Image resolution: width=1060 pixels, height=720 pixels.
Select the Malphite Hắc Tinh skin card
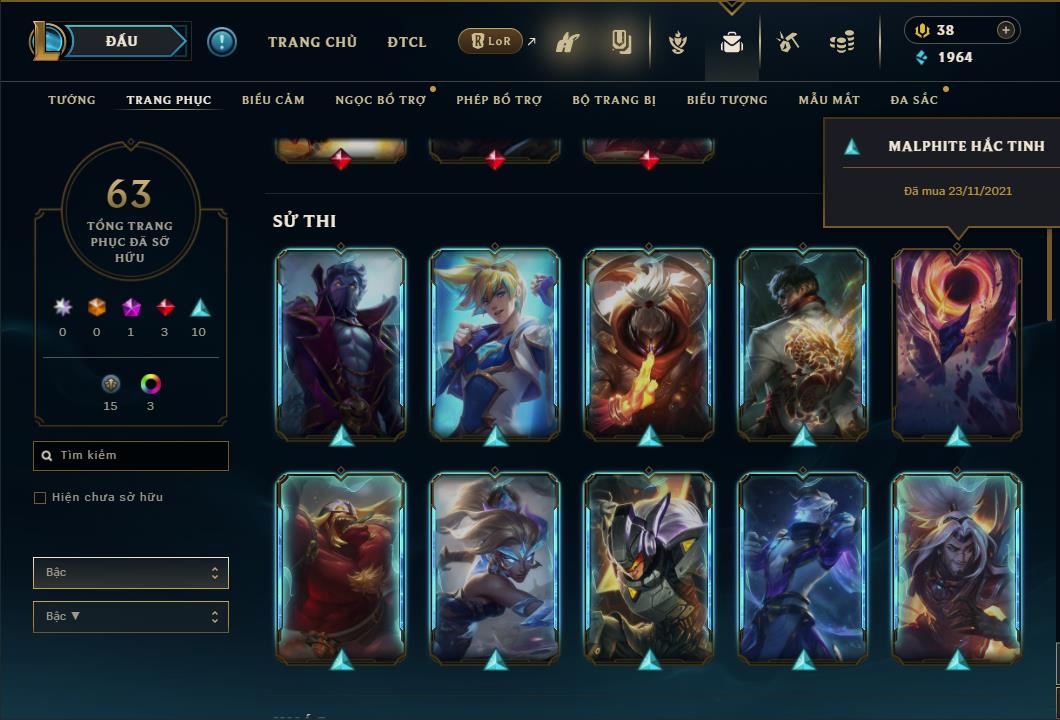[x=957, y=344]
